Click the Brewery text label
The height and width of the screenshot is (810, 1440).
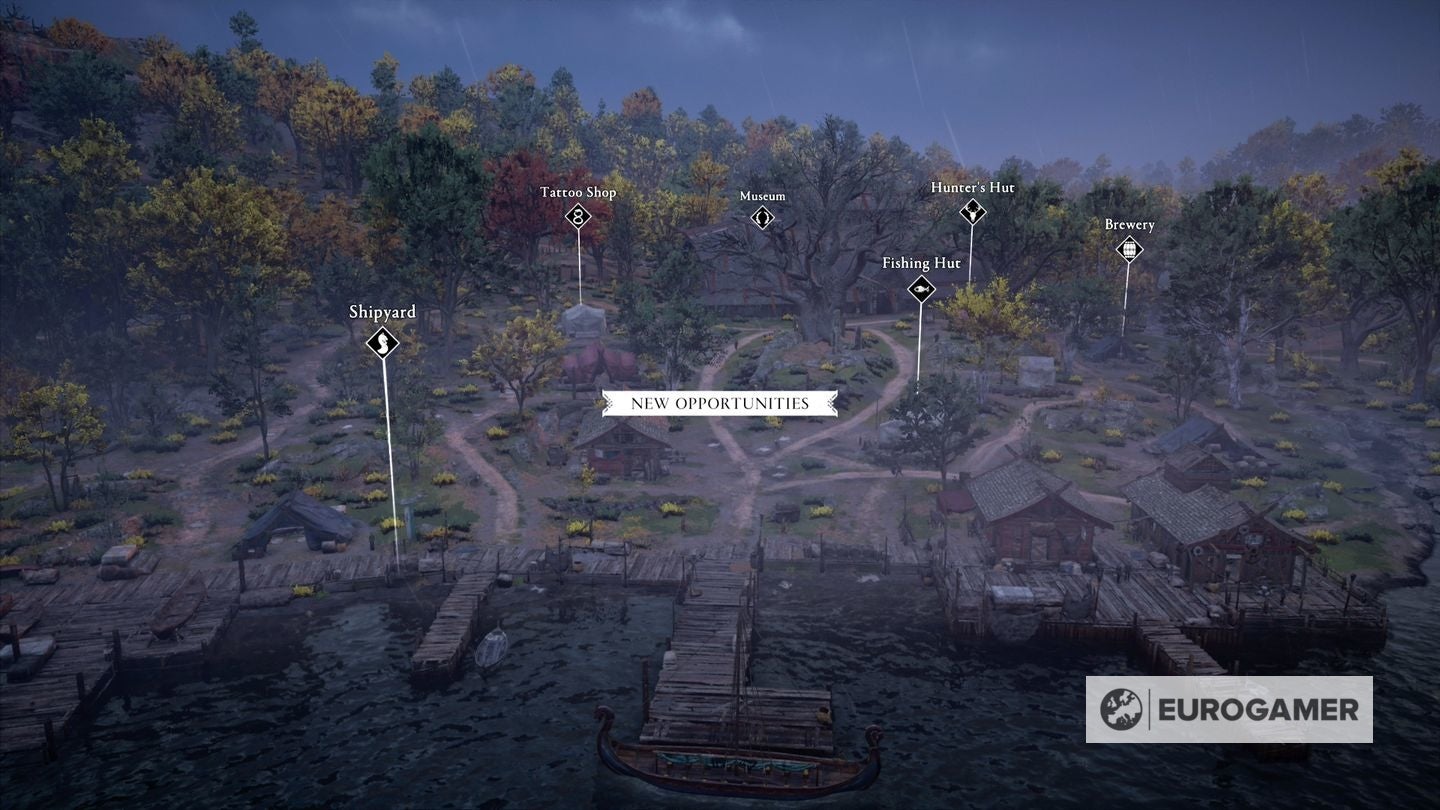click(1129, 224)
